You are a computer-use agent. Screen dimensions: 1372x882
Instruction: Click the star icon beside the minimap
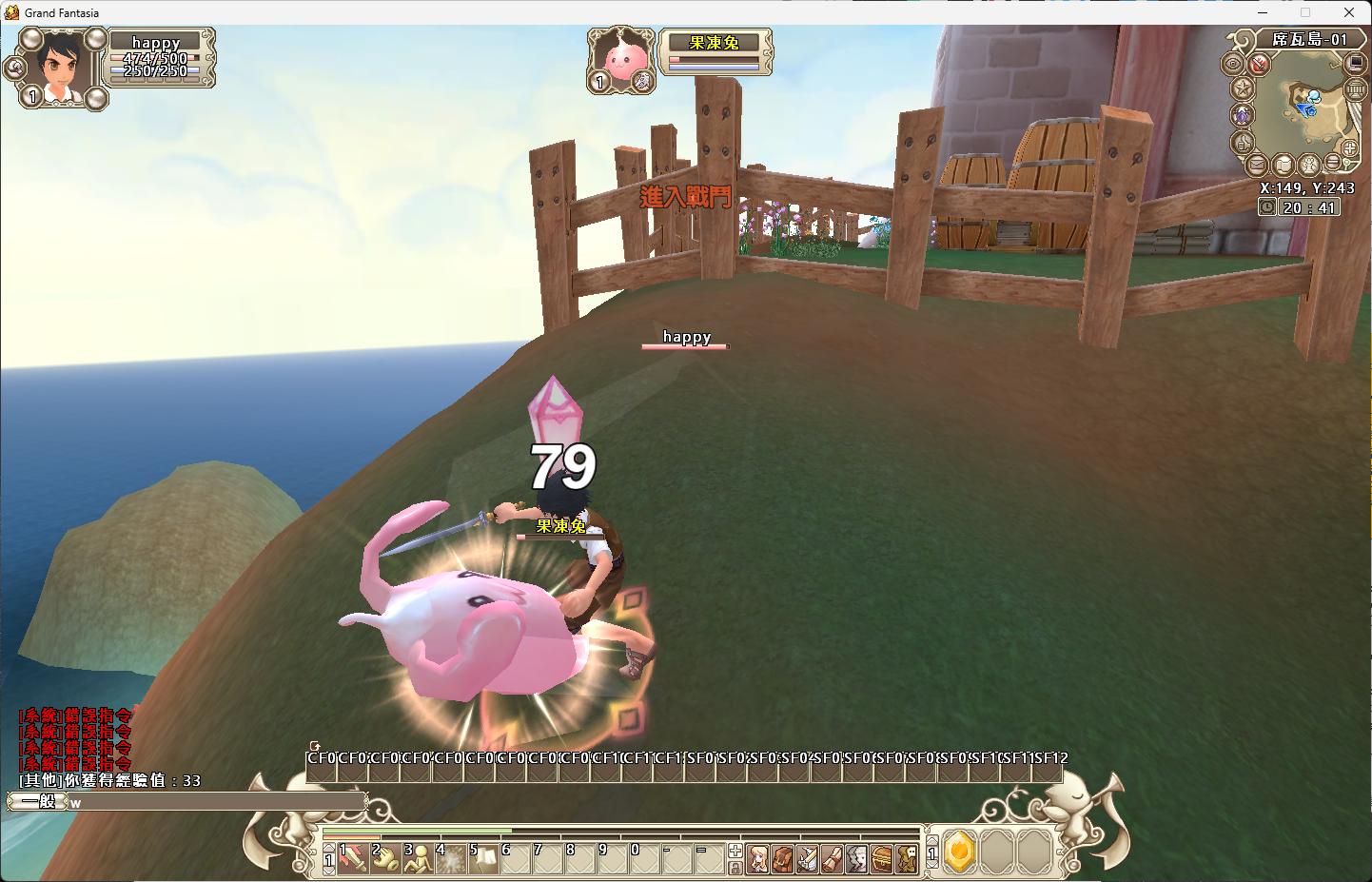1242,88
